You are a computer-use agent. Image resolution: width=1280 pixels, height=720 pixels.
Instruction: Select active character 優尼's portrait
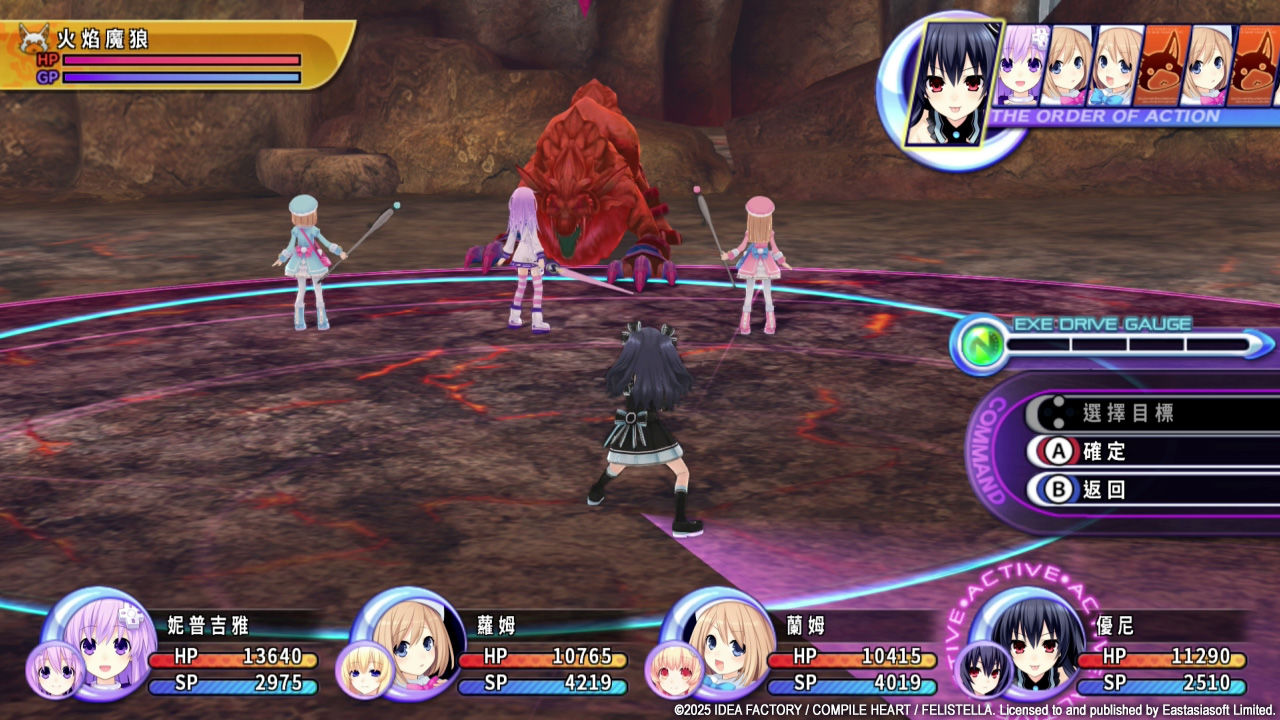click(x=1028, y=640)
